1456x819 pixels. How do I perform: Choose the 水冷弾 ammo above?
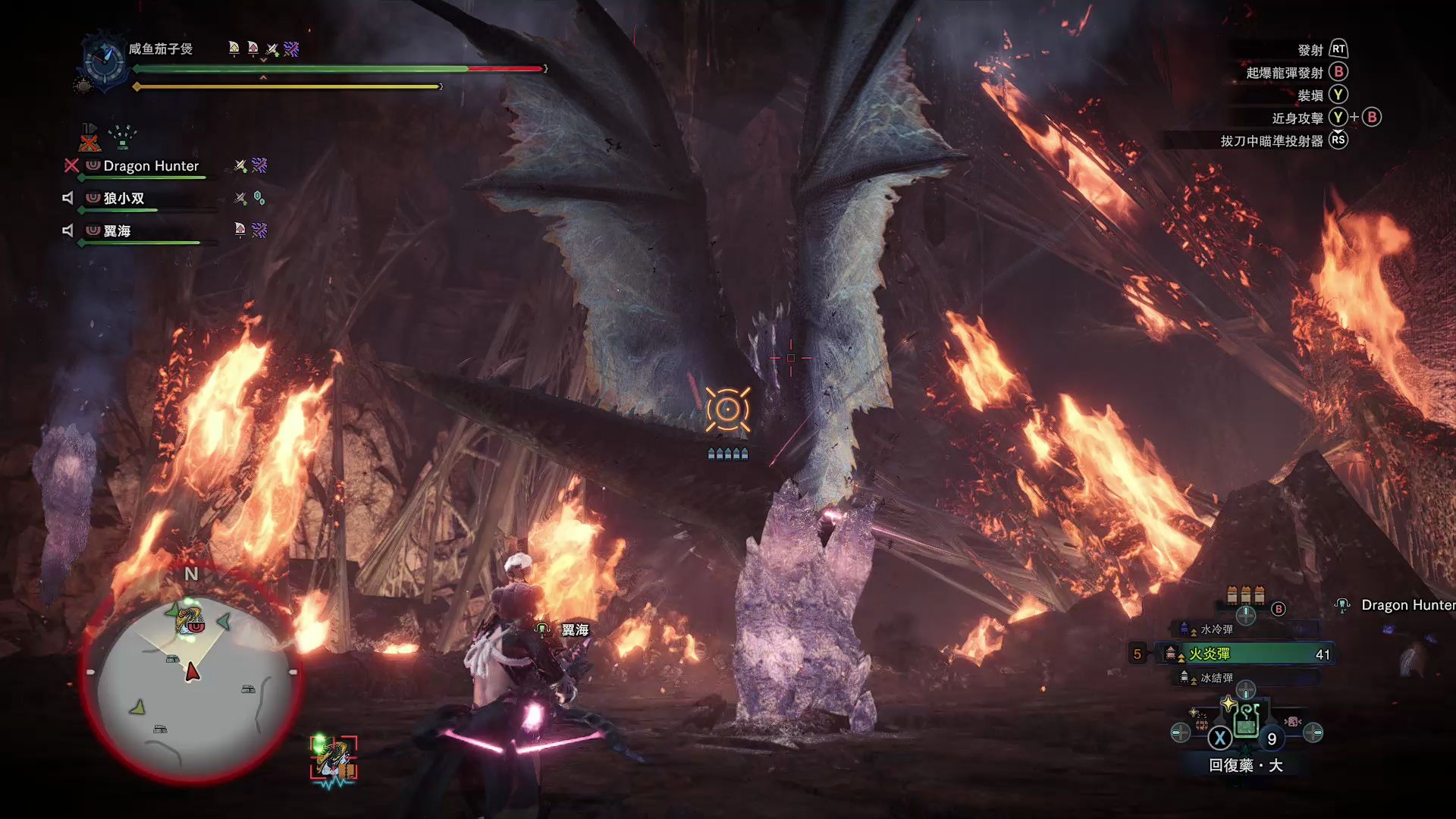point(1216,629)
